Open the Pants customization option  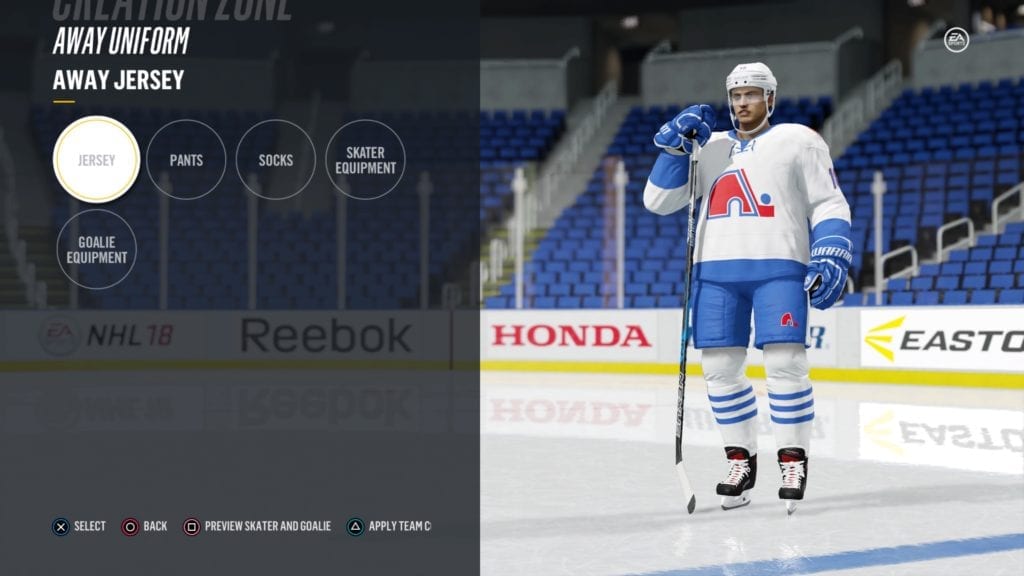pos(186,160)
